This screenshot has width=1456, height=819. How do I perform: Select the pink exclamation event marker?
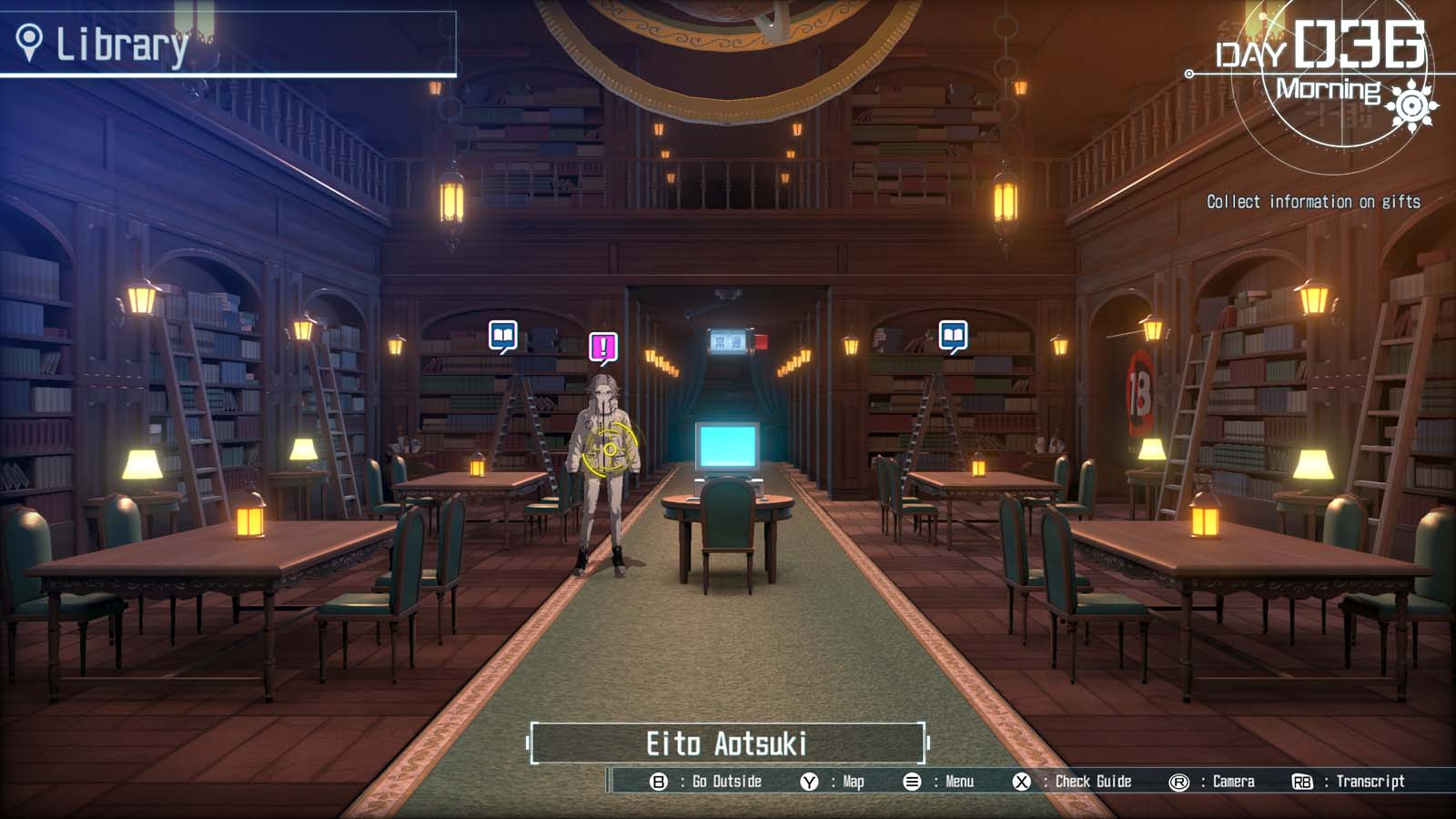coord(602,347)
